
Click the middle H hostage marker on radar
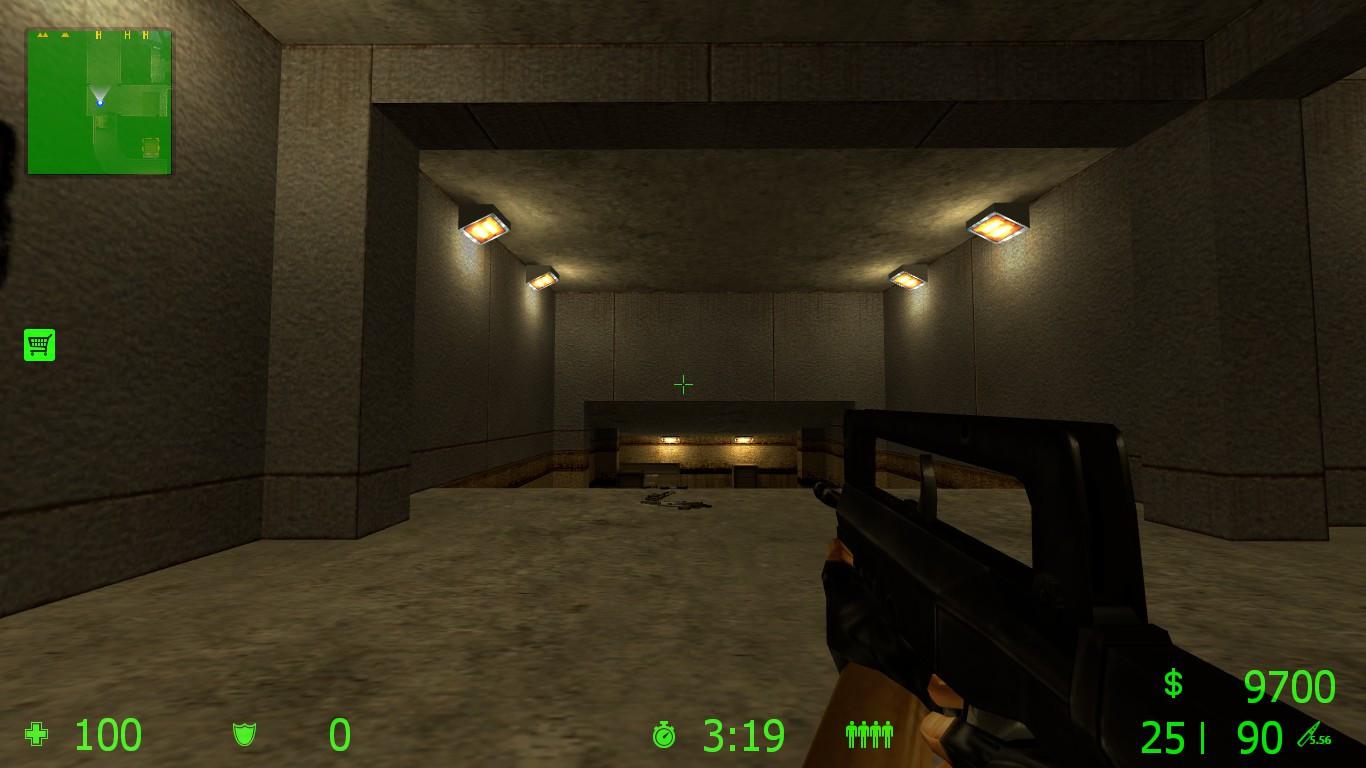tap(128, 35)
